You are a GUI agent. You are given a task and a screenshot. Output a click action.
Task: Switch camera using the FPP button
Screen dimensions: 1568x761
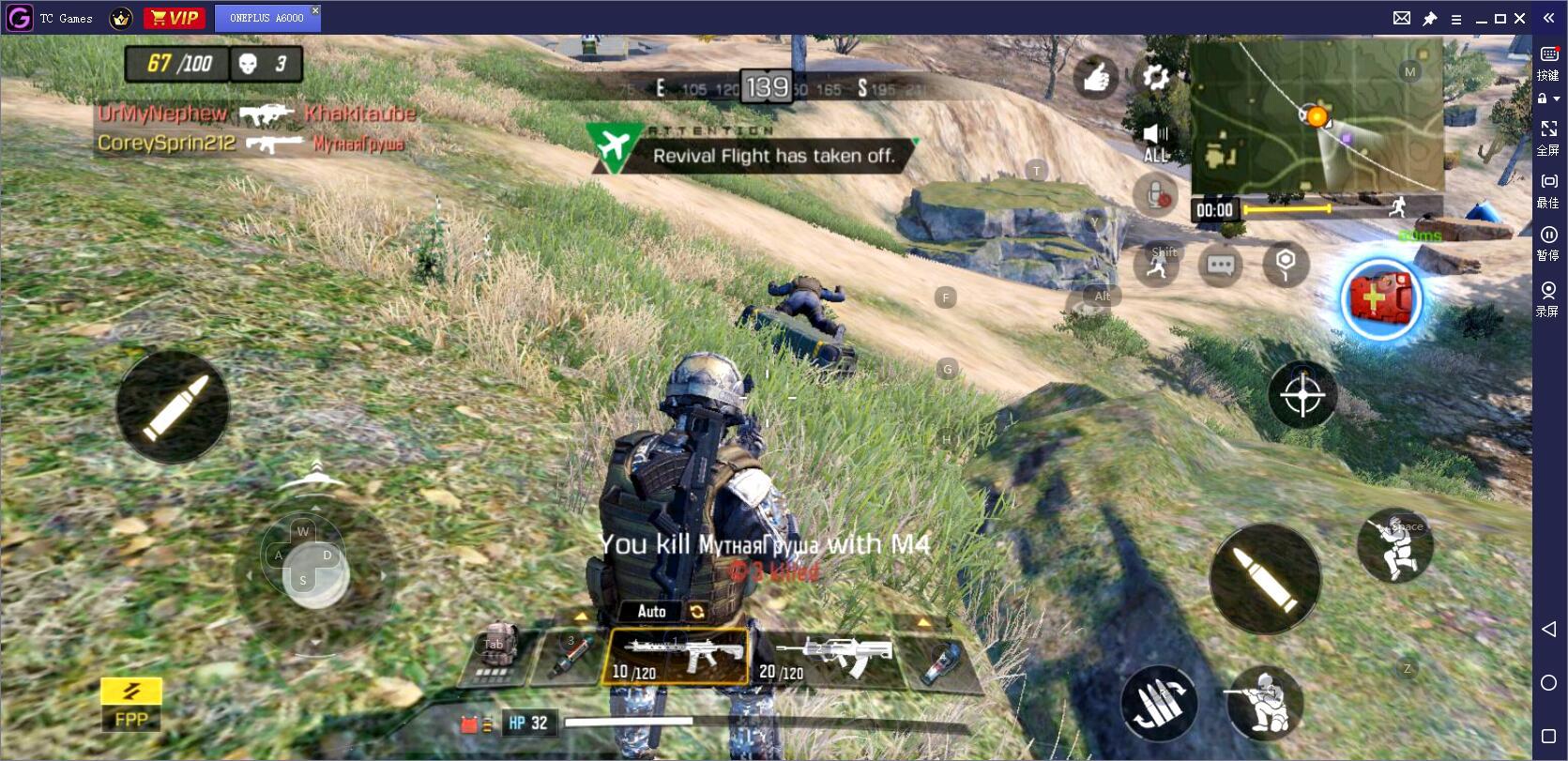point(131,705)
